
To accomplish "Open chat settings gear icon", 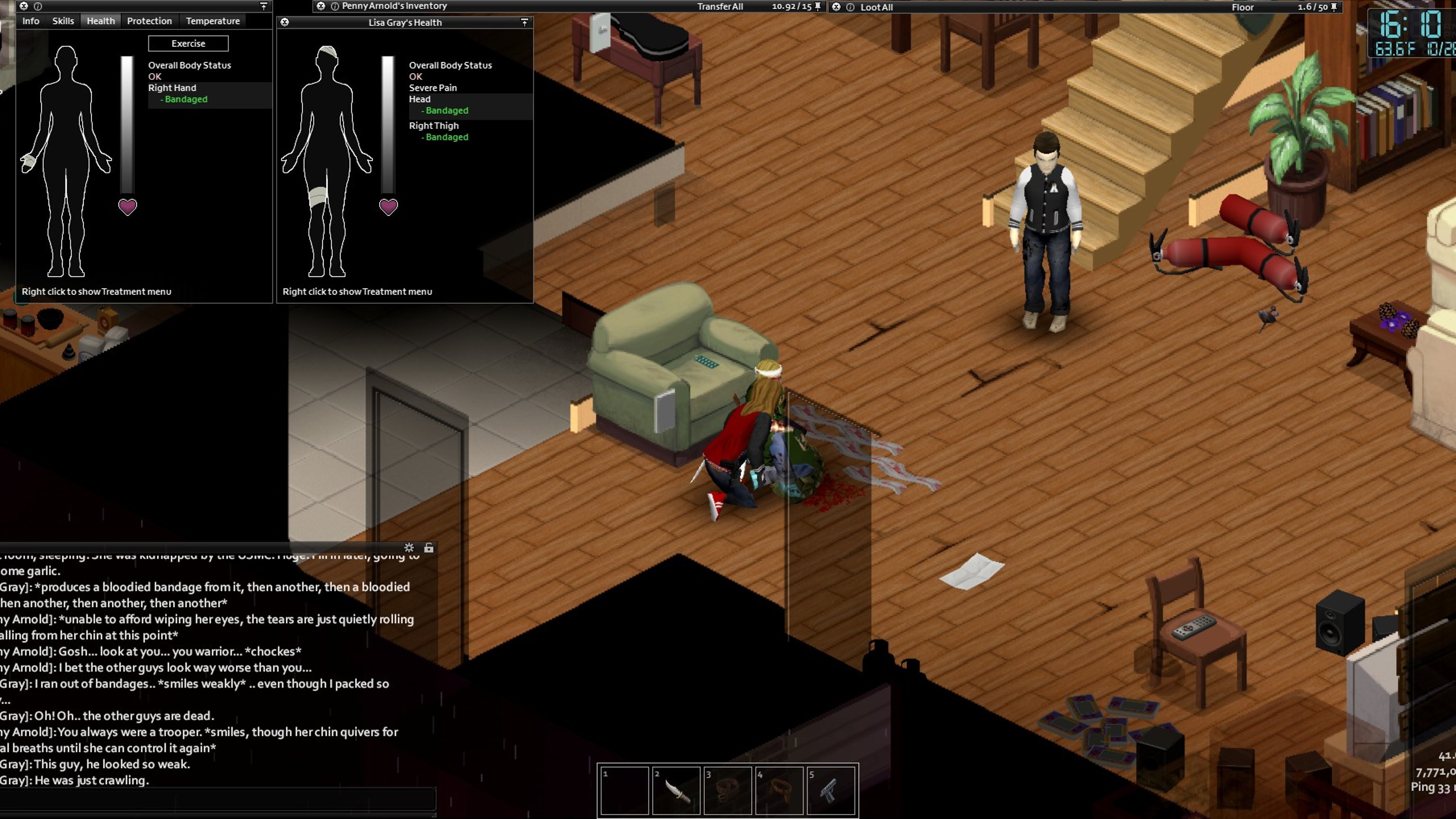I will 409,548.
